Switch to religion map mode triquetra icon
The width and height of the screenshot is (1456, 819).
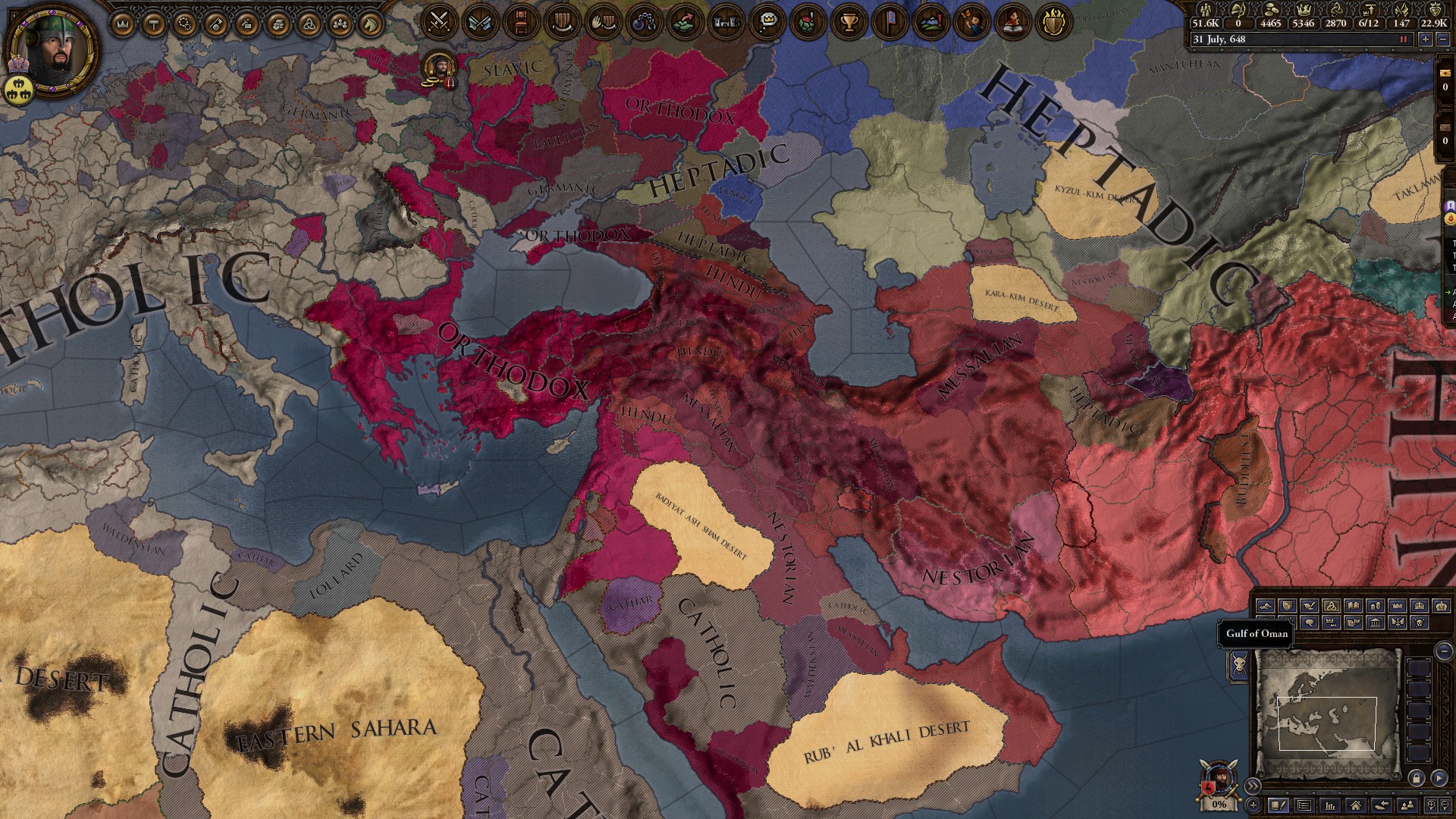click(1331, 607)
